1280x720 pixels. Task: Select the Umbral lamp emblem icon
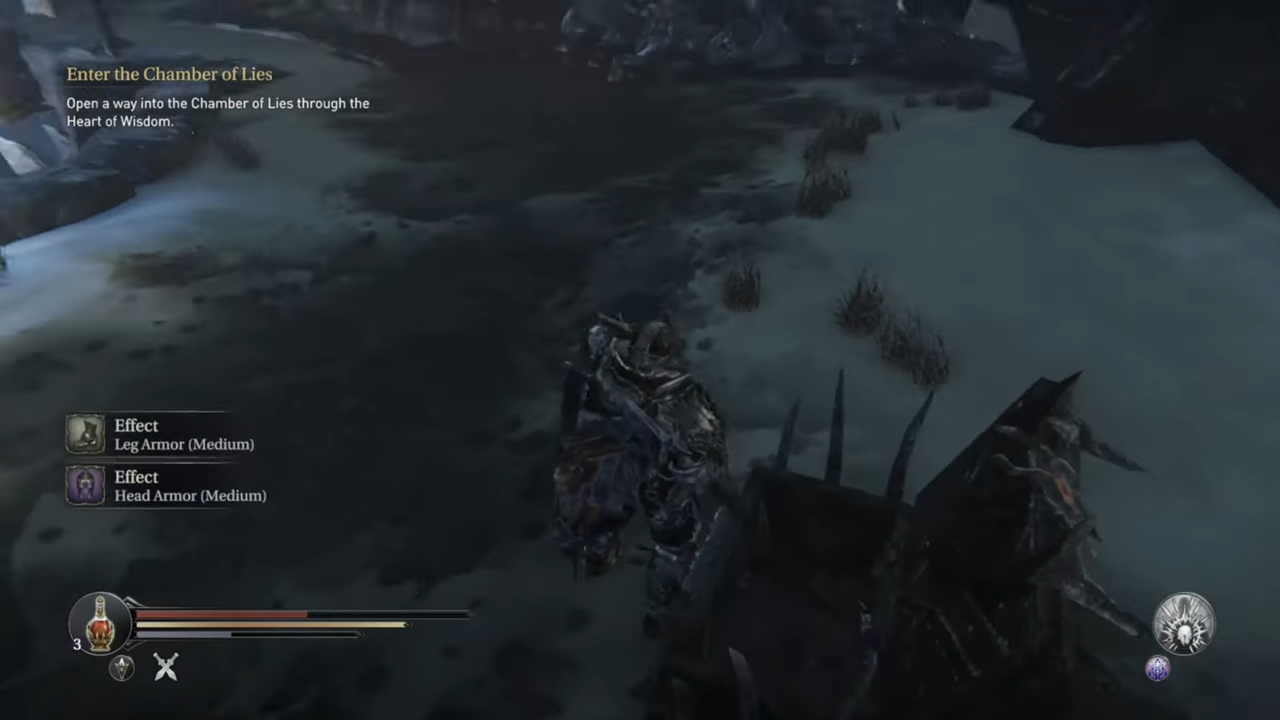click(x=121, y=668)
